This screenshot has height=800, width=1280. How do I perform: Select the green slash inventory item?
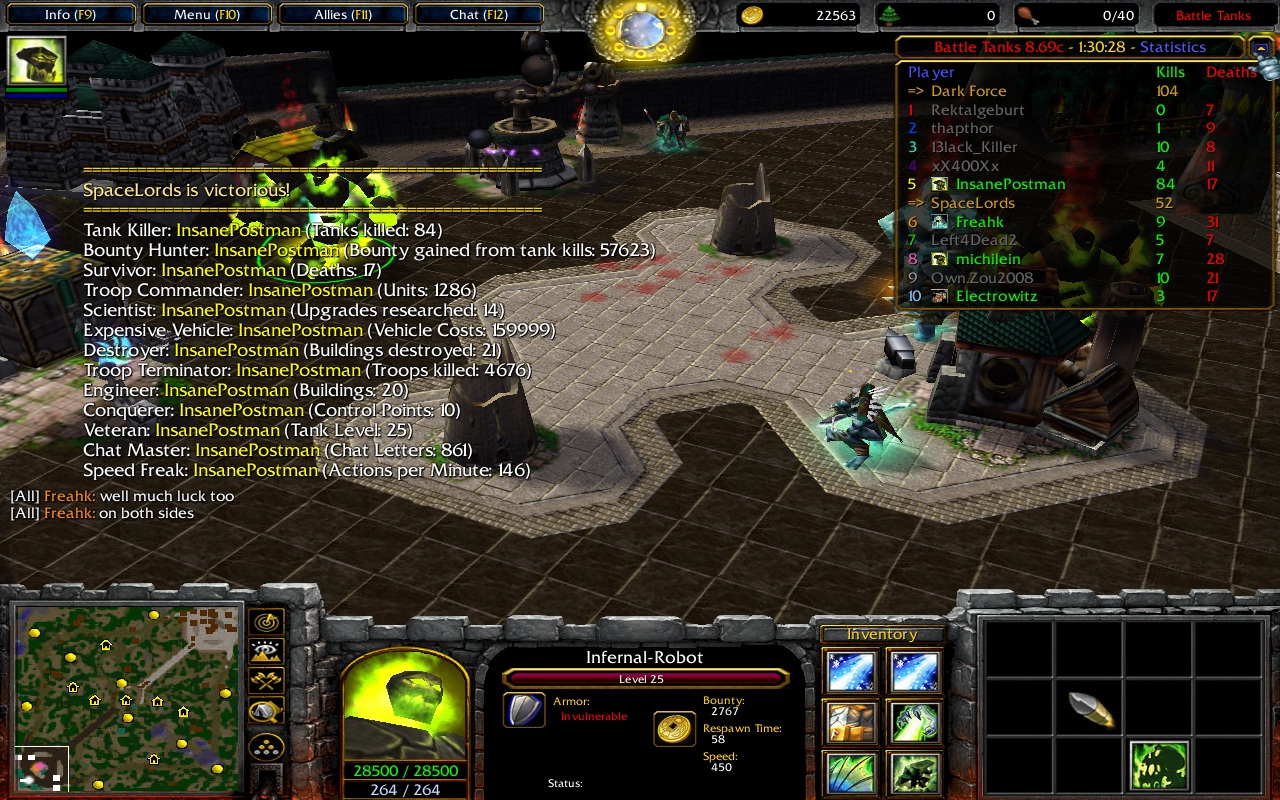[x=850, y=773]
